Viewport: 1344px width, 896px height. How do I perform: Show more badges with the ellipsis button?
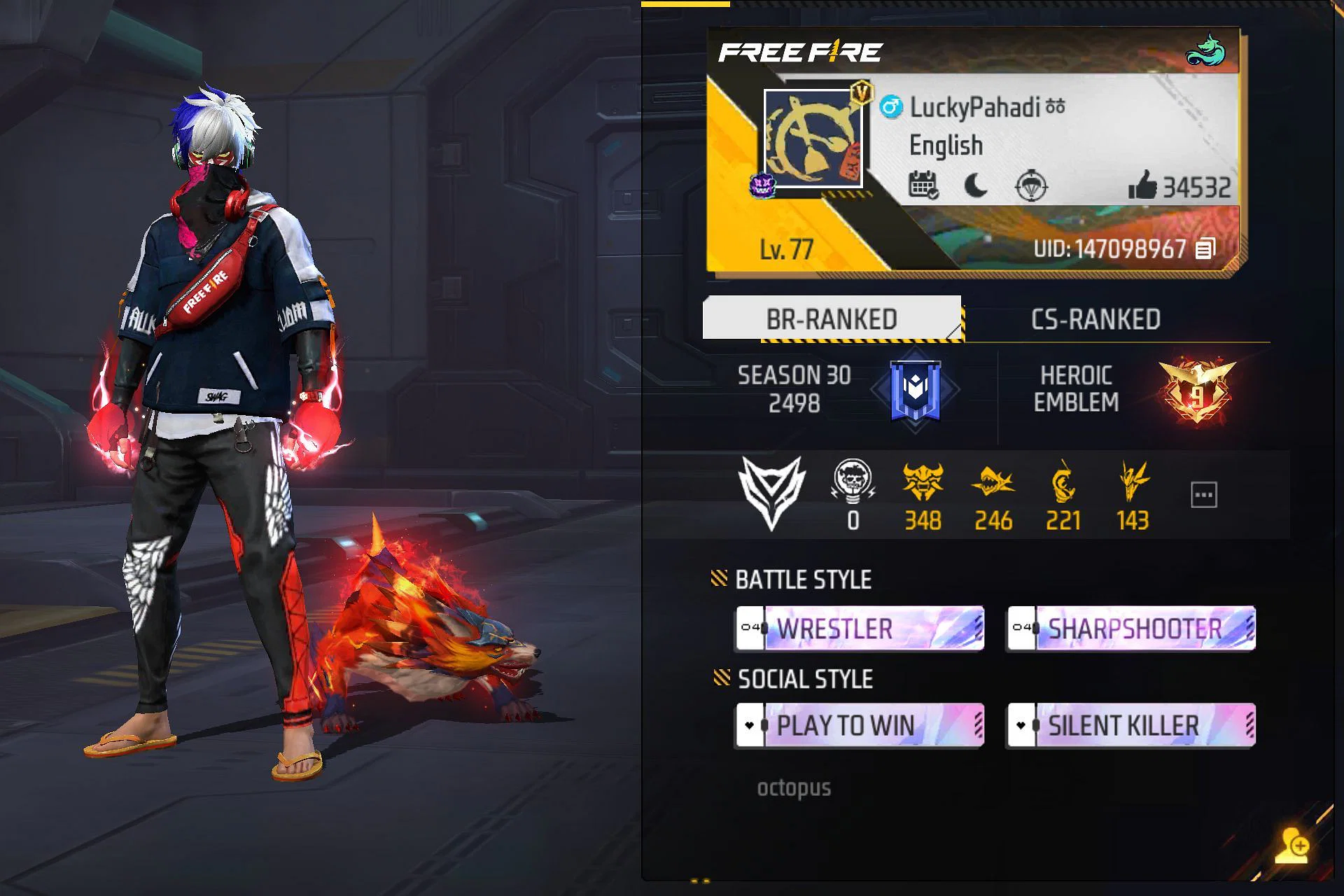coord(1203,495)
